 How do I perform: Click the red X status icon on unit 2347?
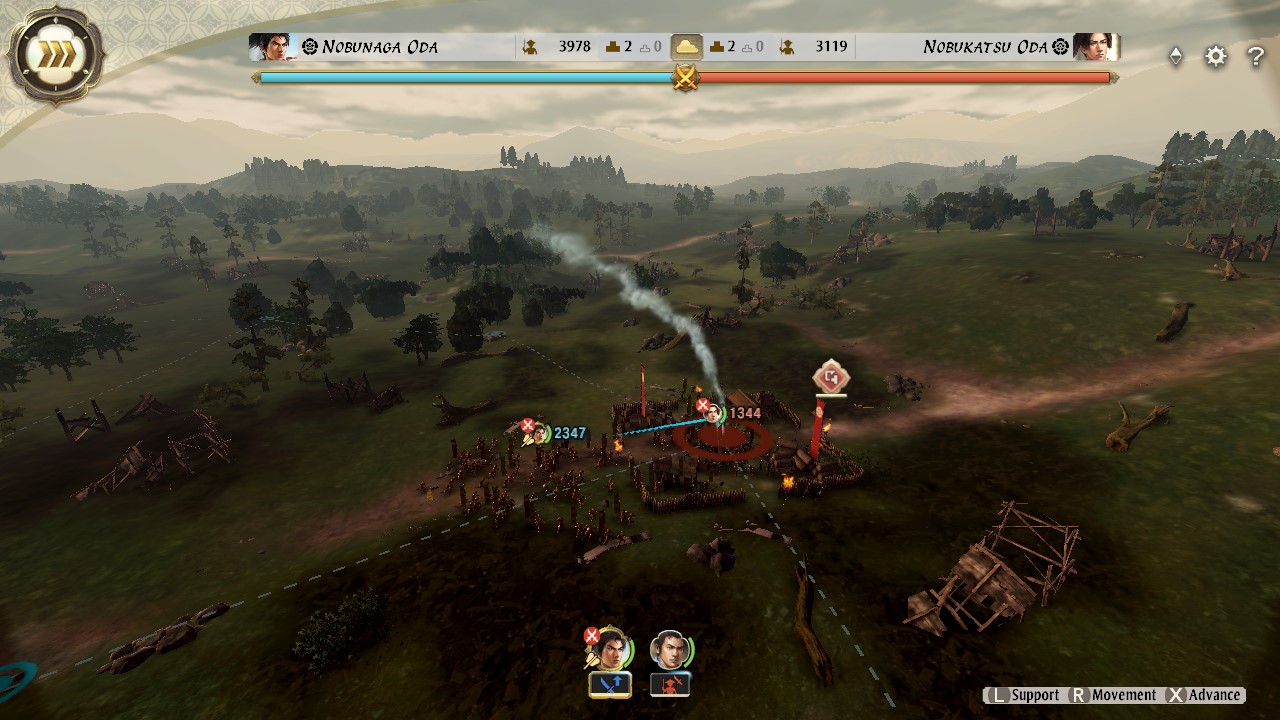pyautogui.click(x=527, y=423)
